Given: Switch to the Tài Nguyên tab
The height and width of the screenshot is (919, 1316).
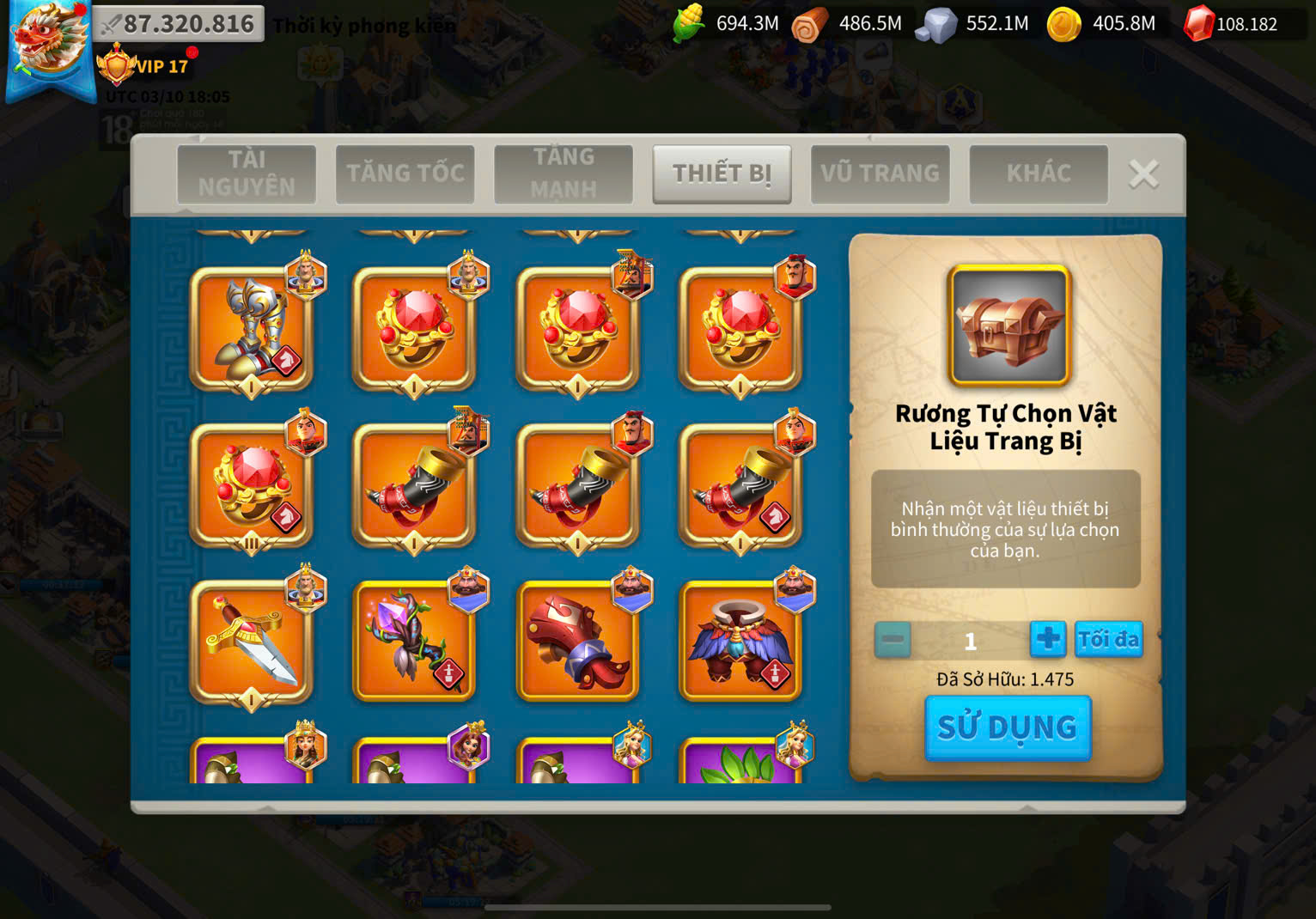Looking at the screenshot, I should point(247,173).
